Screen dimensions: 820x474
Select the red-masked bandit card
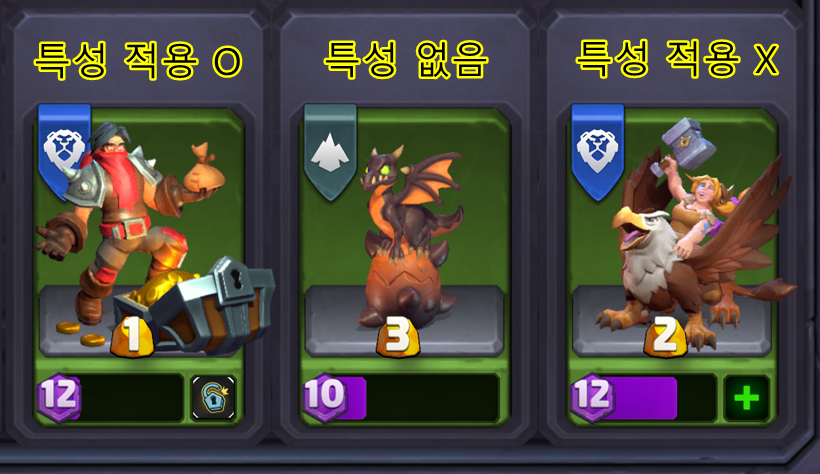point(140,235)
